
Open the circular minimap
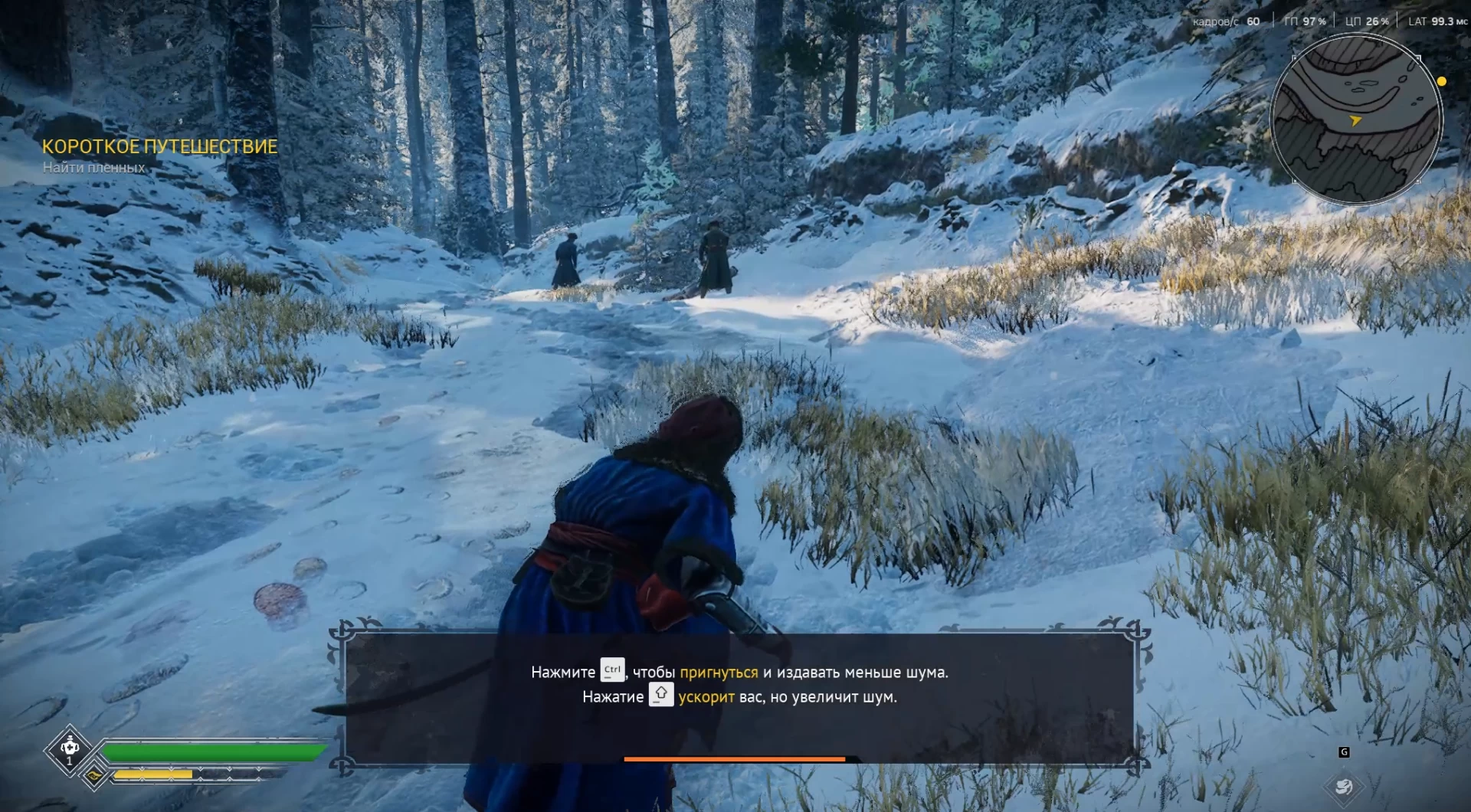pyautogui.click(x=1355, y=120)
